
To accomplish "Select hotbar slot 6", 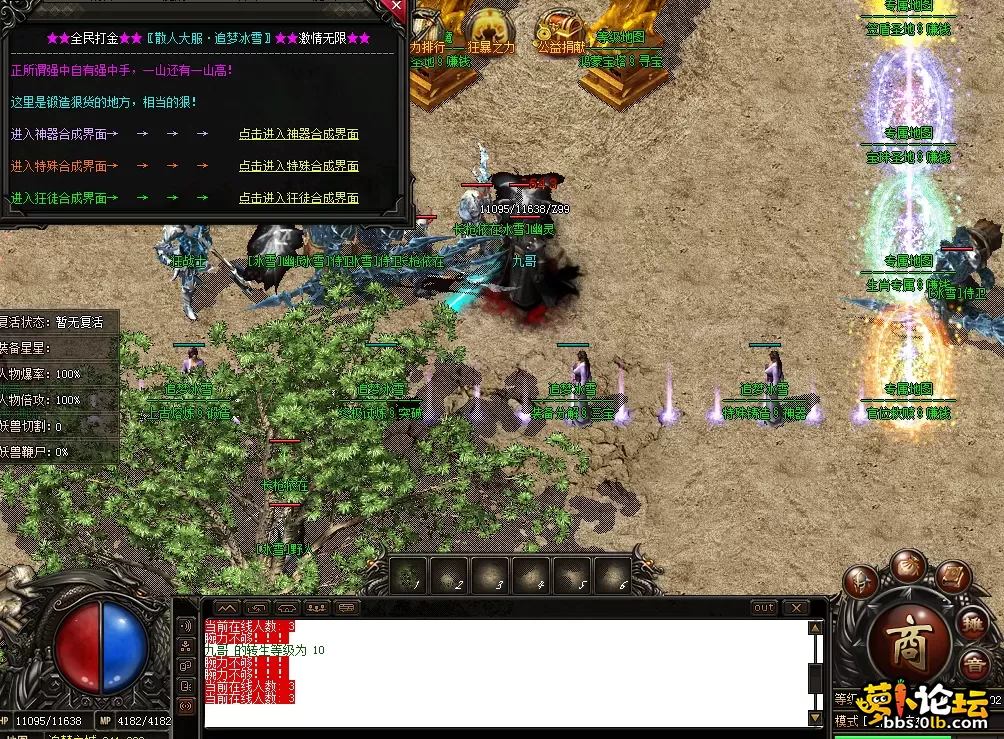I will coord(612,575).
